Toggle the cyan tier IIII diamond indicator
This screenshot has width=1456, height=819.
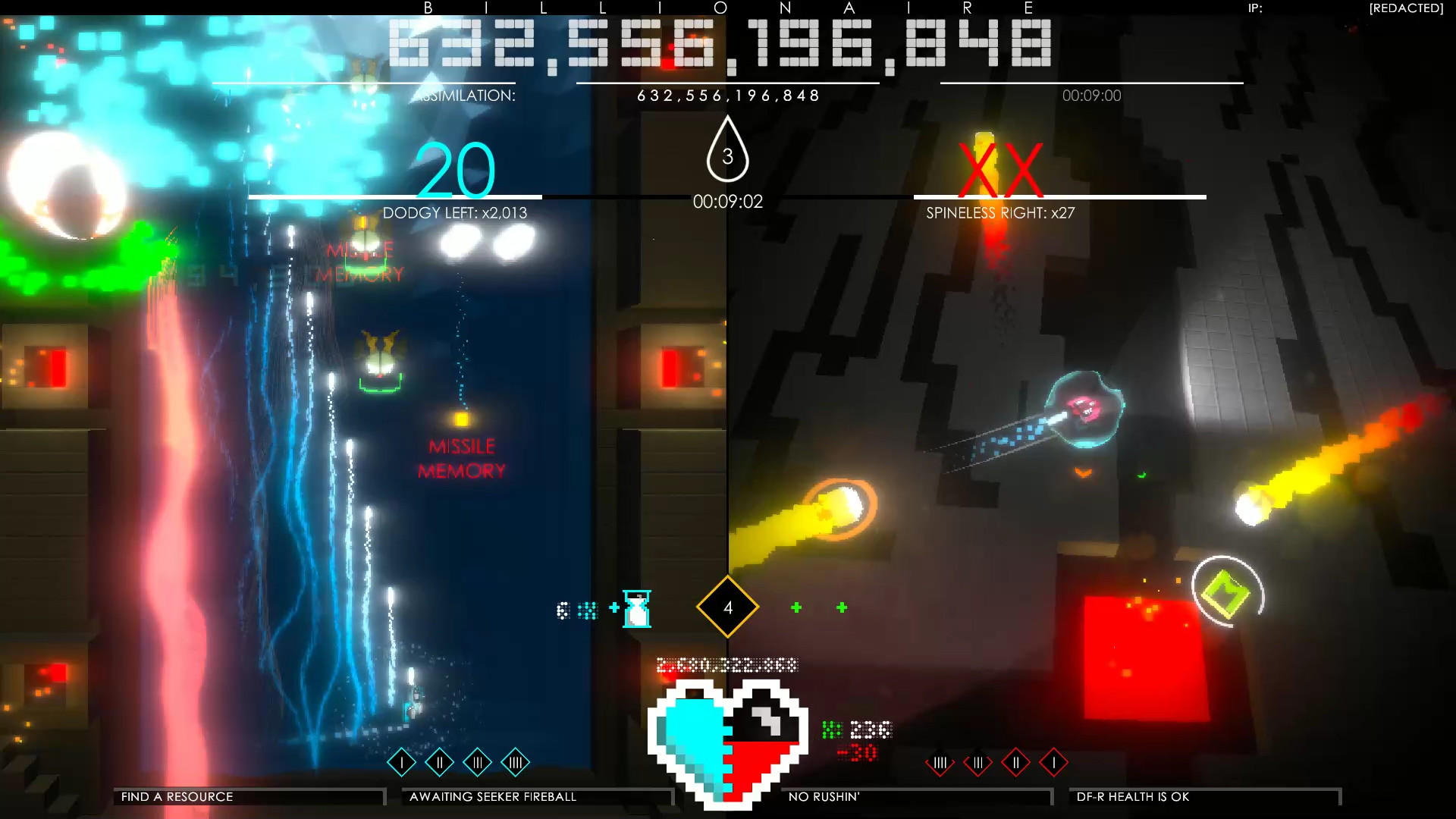tap(516, 763)
